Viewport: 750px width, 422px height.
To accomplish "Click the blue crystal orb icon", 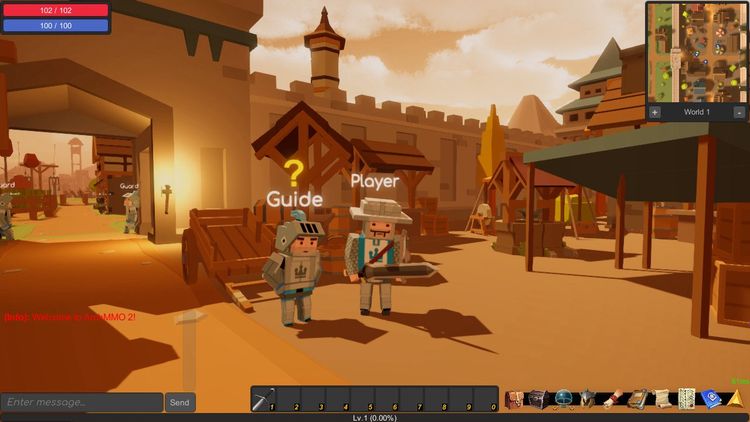I will pyautogui.click(x=563, y=399).
